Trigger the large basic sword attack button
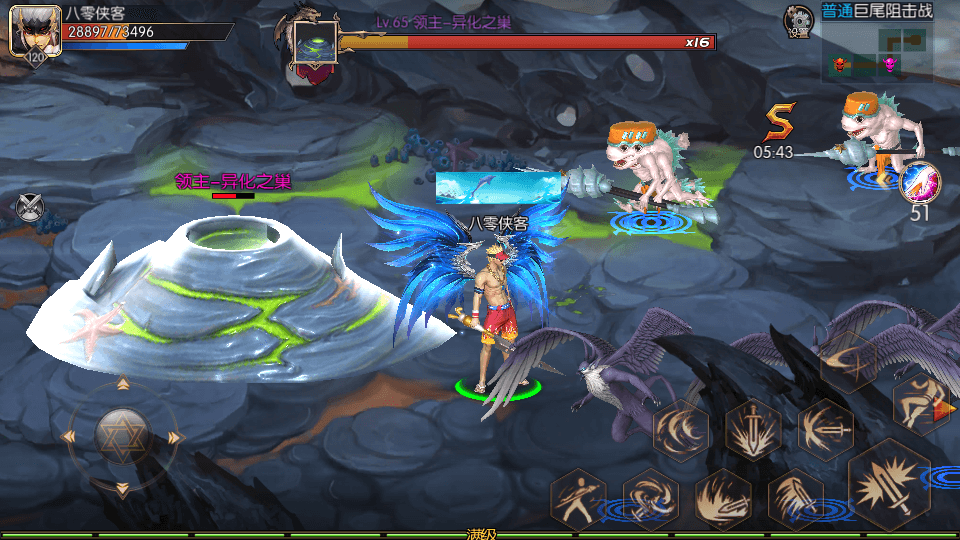The image size is (960, 540). pyautogui.click(x=890, y=483)
